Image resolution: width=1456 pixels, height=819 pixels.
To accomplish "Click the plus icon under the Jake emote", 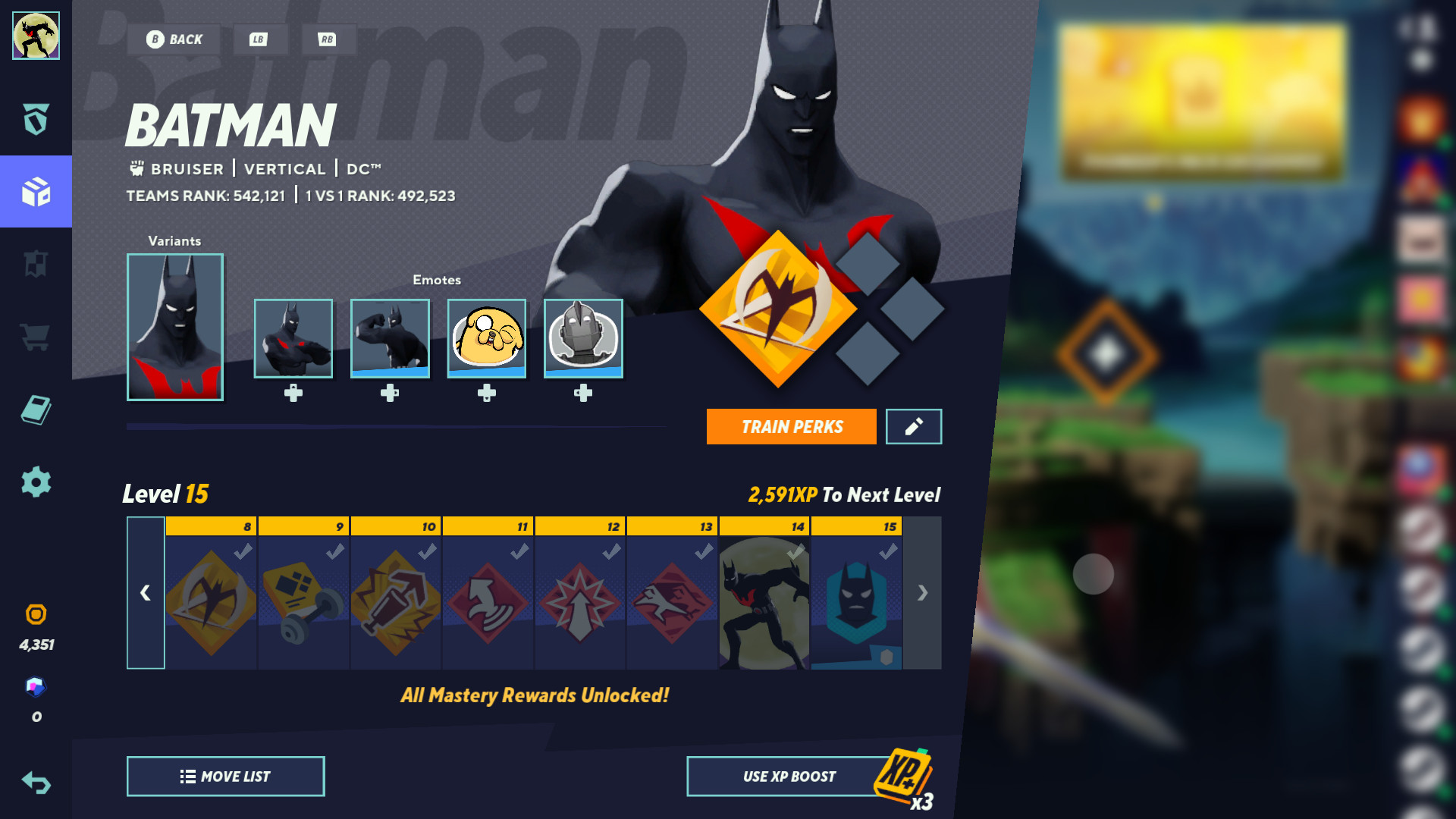I will (487, 393).
